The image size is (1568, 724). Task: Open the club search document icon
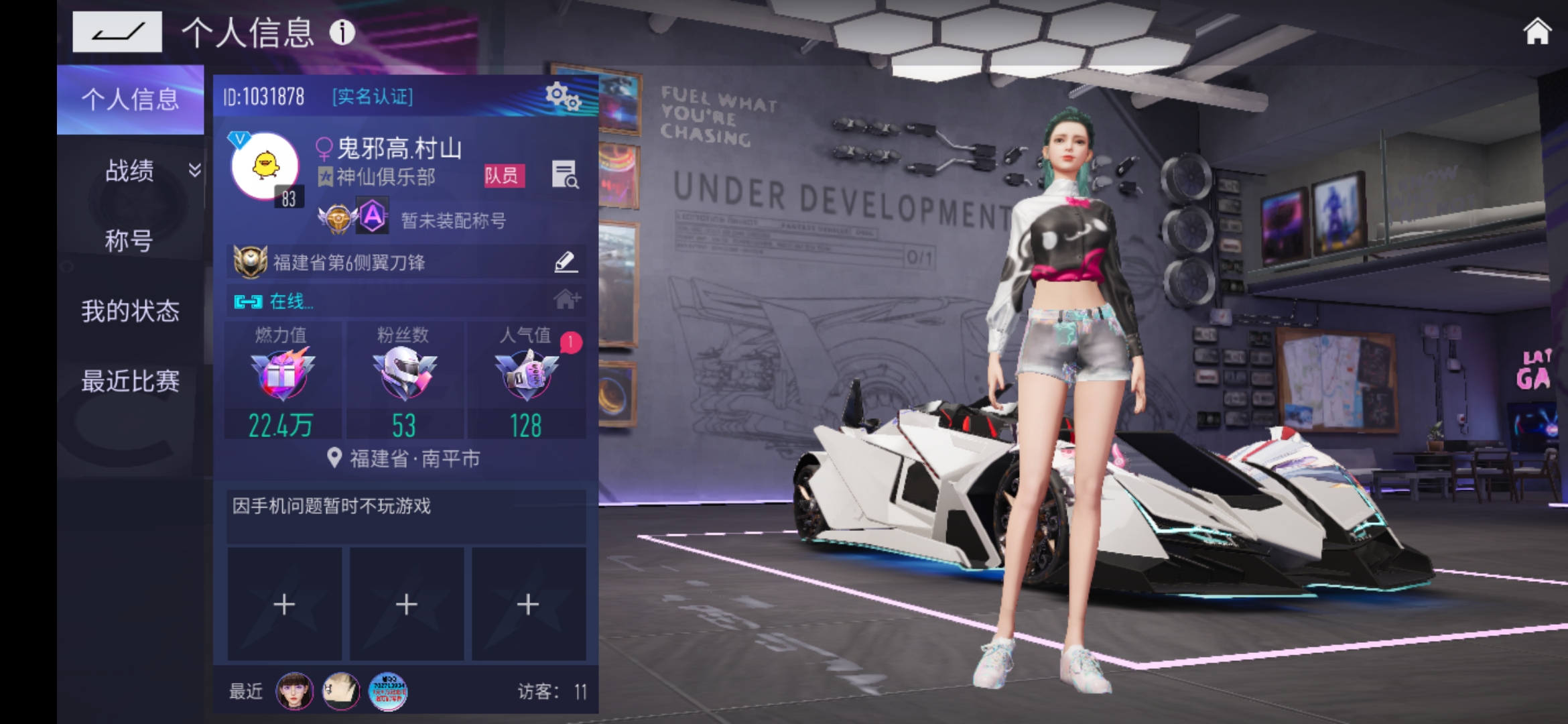coord(564,175)
